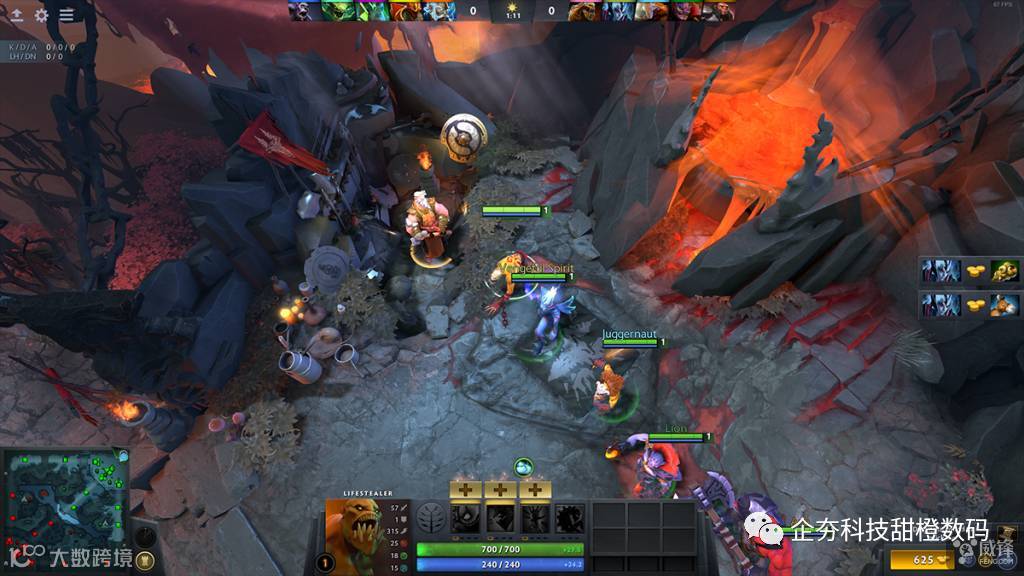Click the donkey courier purchase notification row

point(970,304)
